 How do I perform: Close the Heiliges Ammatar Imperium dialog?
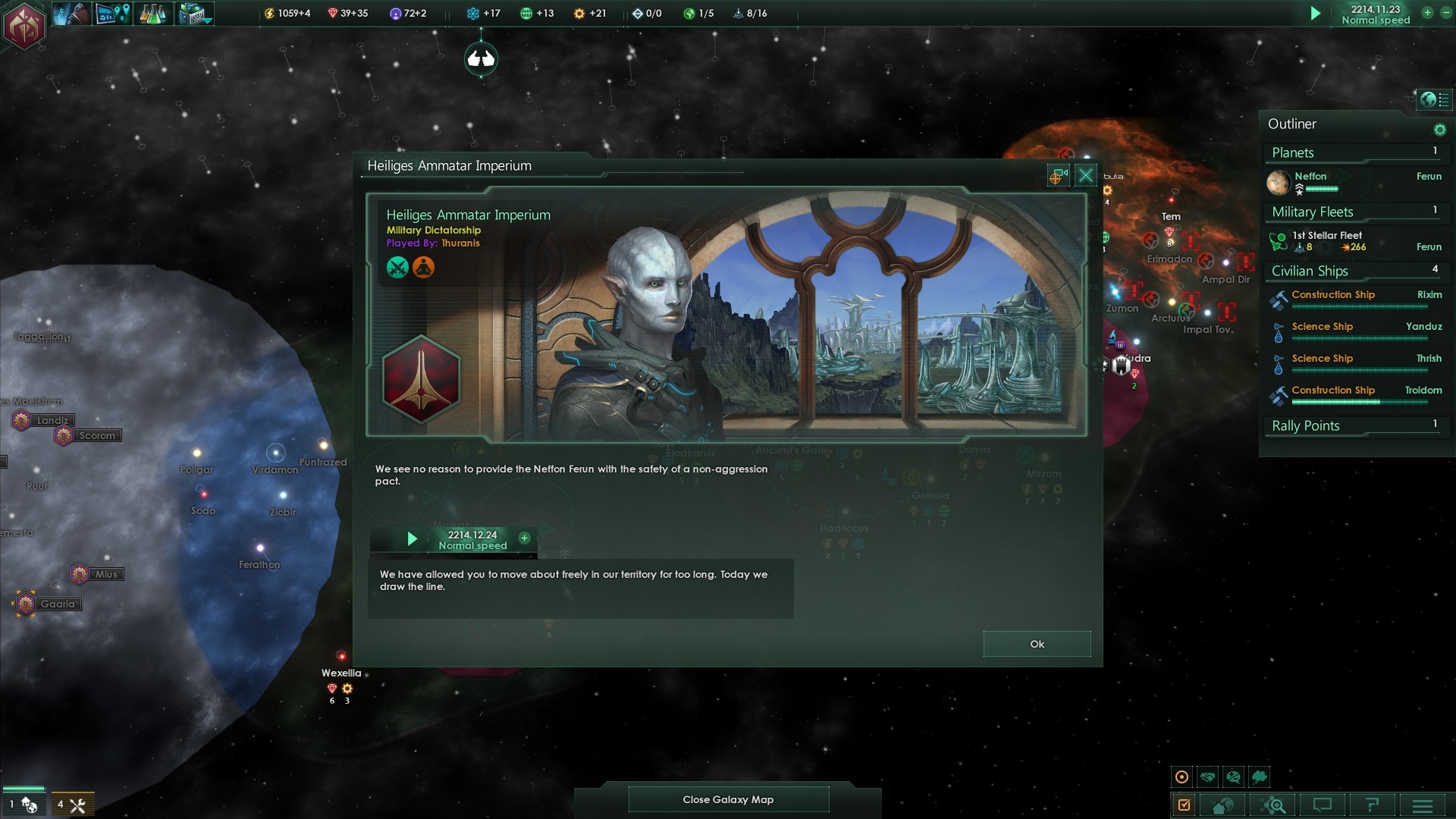[x=1086, y=176]
